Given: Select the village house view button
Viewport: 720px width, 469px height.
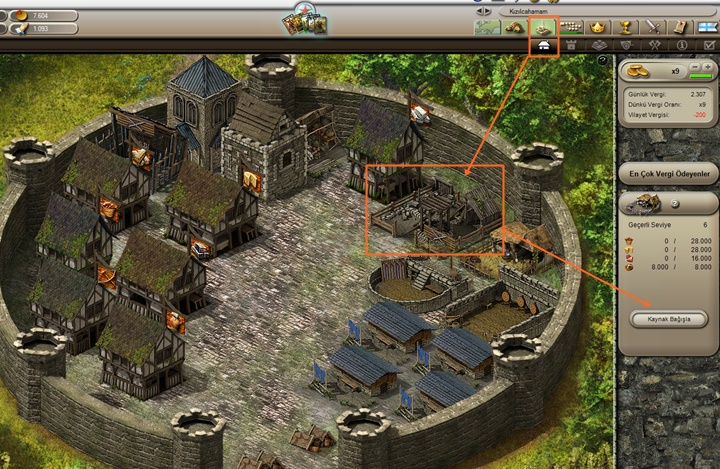Looking at the screenshot, I should [x=544, y=45].
